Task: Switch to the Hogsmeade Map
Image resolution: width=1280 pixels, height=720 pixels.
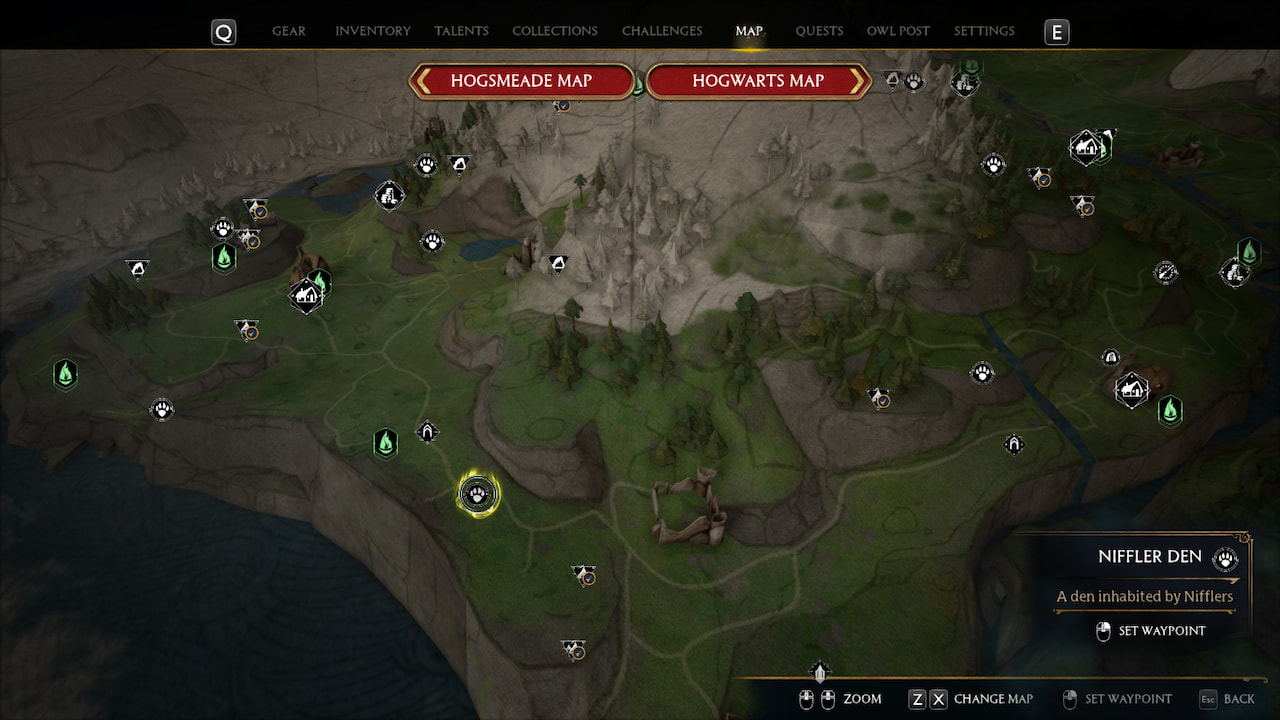Action: [521, 81]
